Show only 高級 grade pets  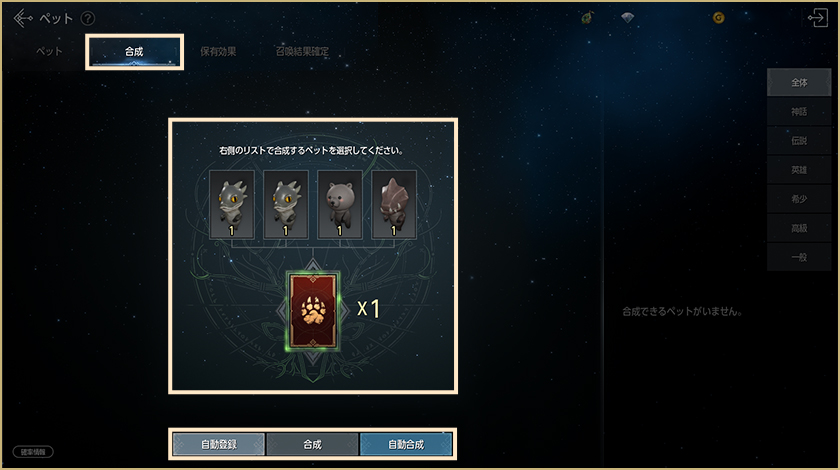click(x=798, y=228)
